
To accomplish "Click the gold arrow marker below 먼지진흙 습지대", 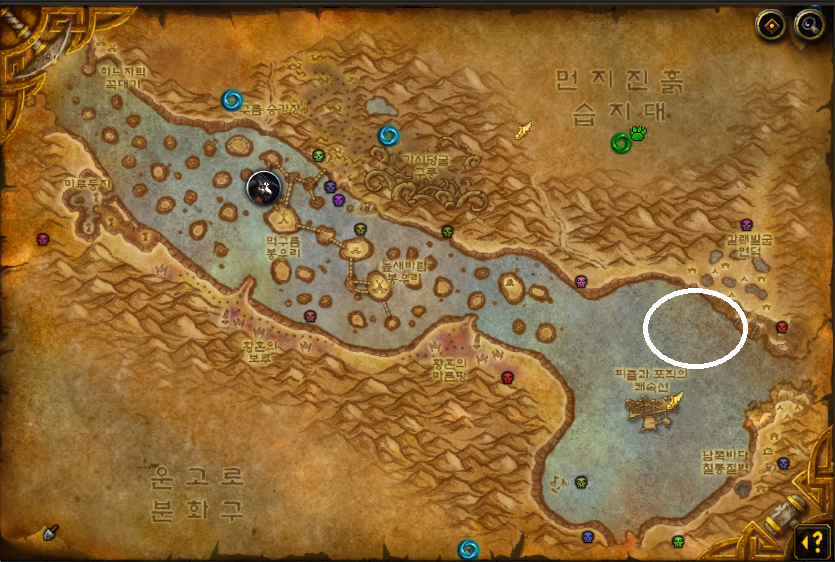I will coord(523,130).
